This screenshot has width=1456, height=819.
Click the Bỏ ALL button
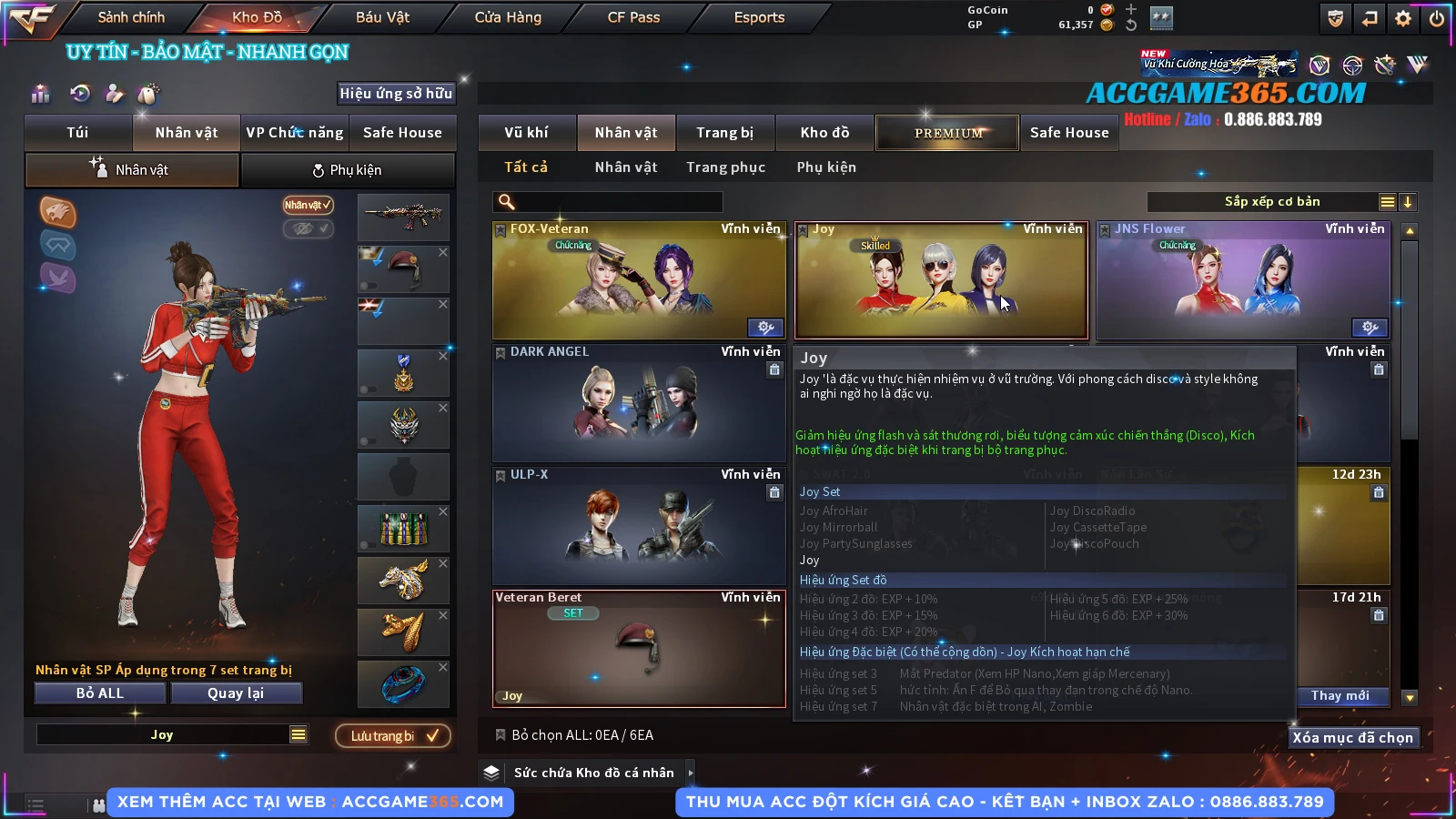(x=100, y=693)
